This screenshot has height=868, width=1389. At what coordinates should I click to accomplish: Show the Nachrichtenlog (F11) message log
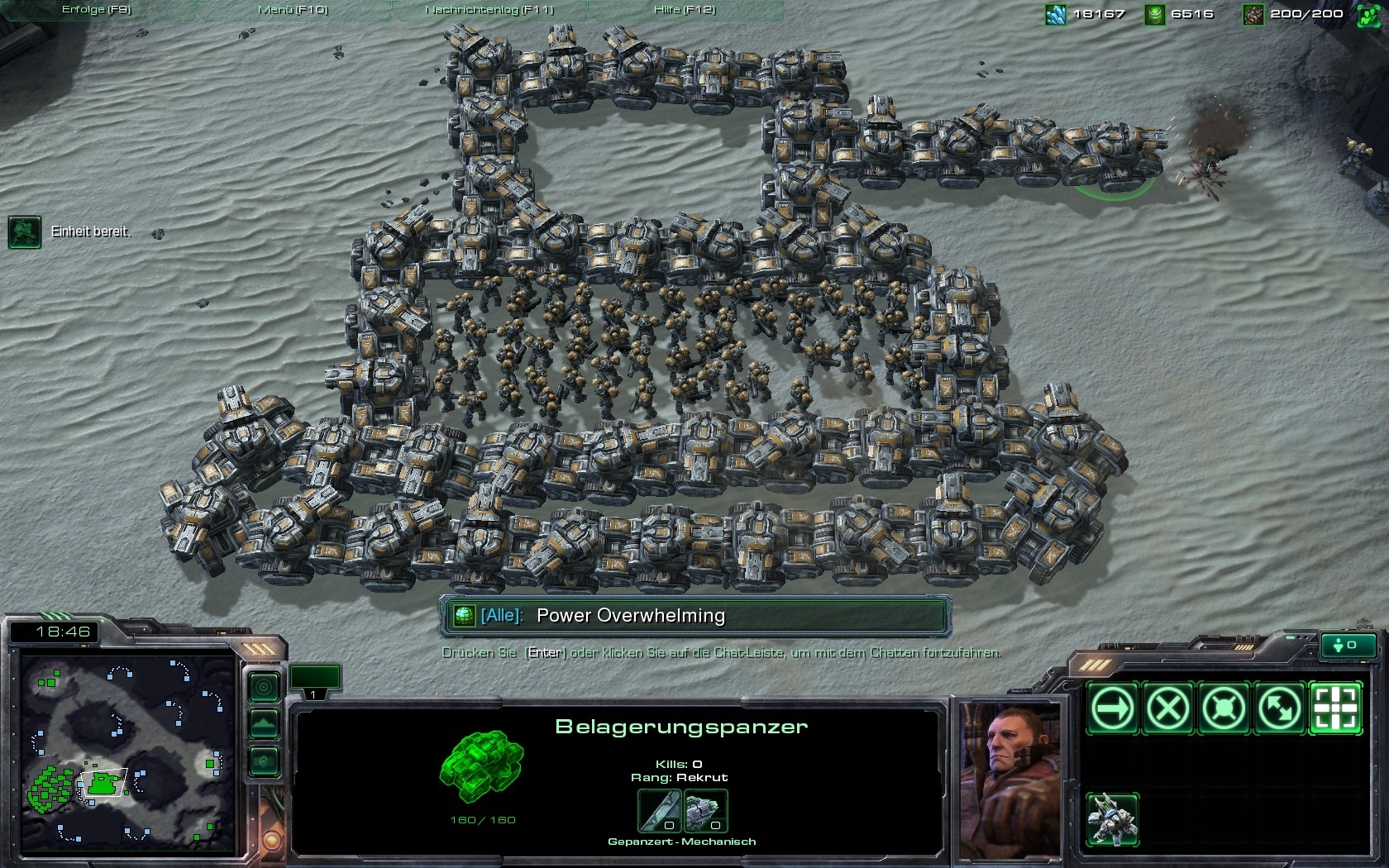coord(489,10)
